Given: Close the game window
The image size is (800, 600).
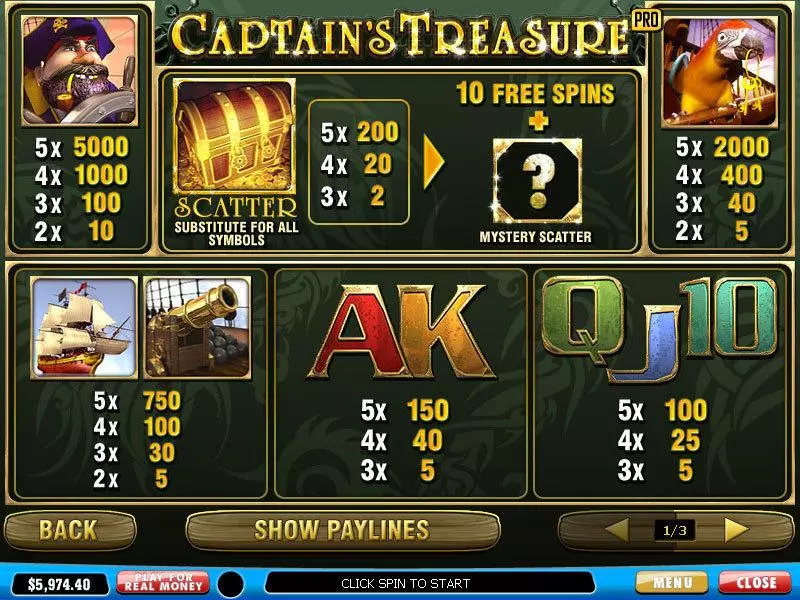Looking at the screenshot, I should point(755,582).
